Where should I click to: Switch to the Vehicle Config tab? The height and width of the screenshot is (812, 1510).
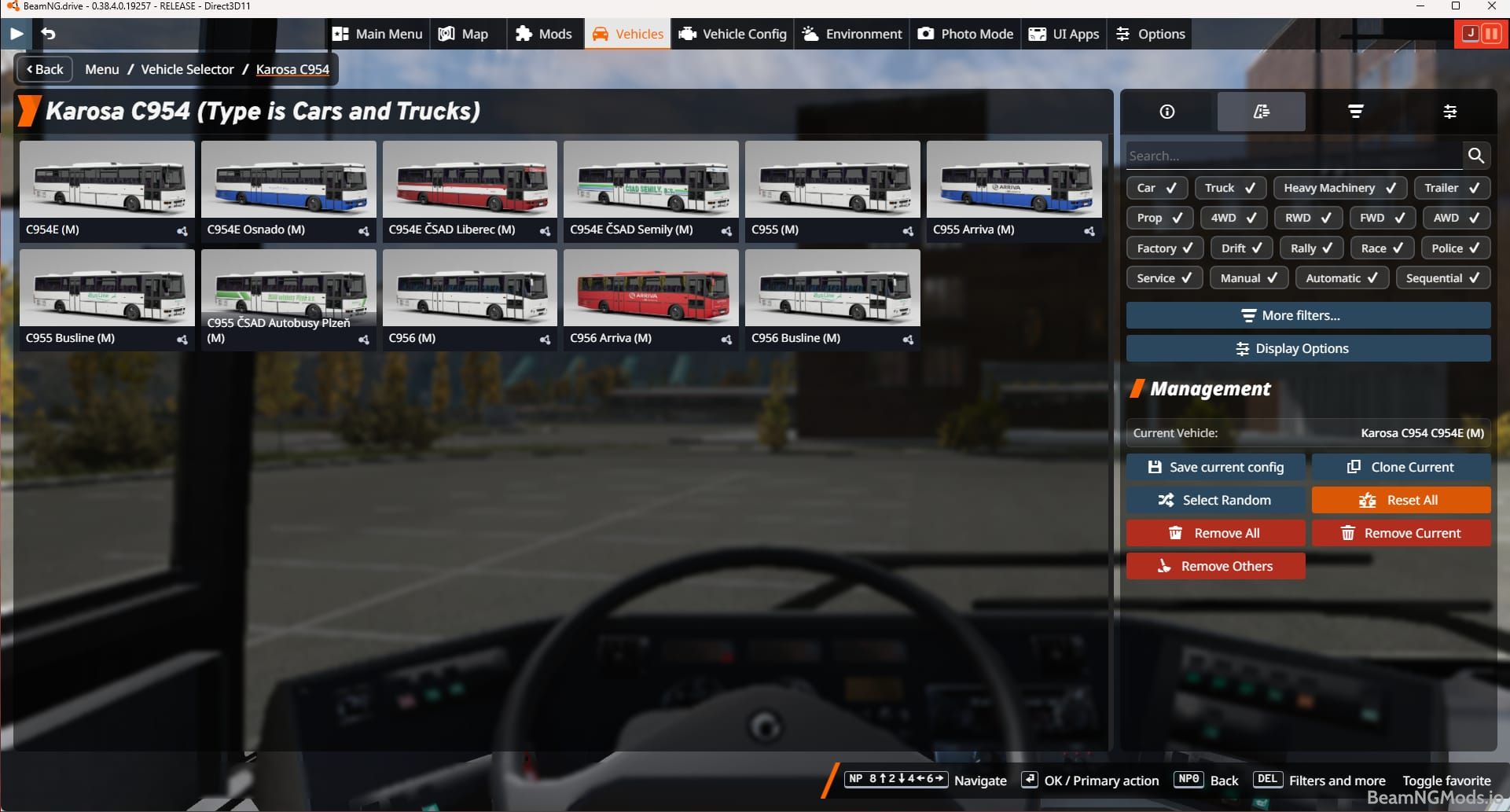pyautogui.click(x=732, y=34)
